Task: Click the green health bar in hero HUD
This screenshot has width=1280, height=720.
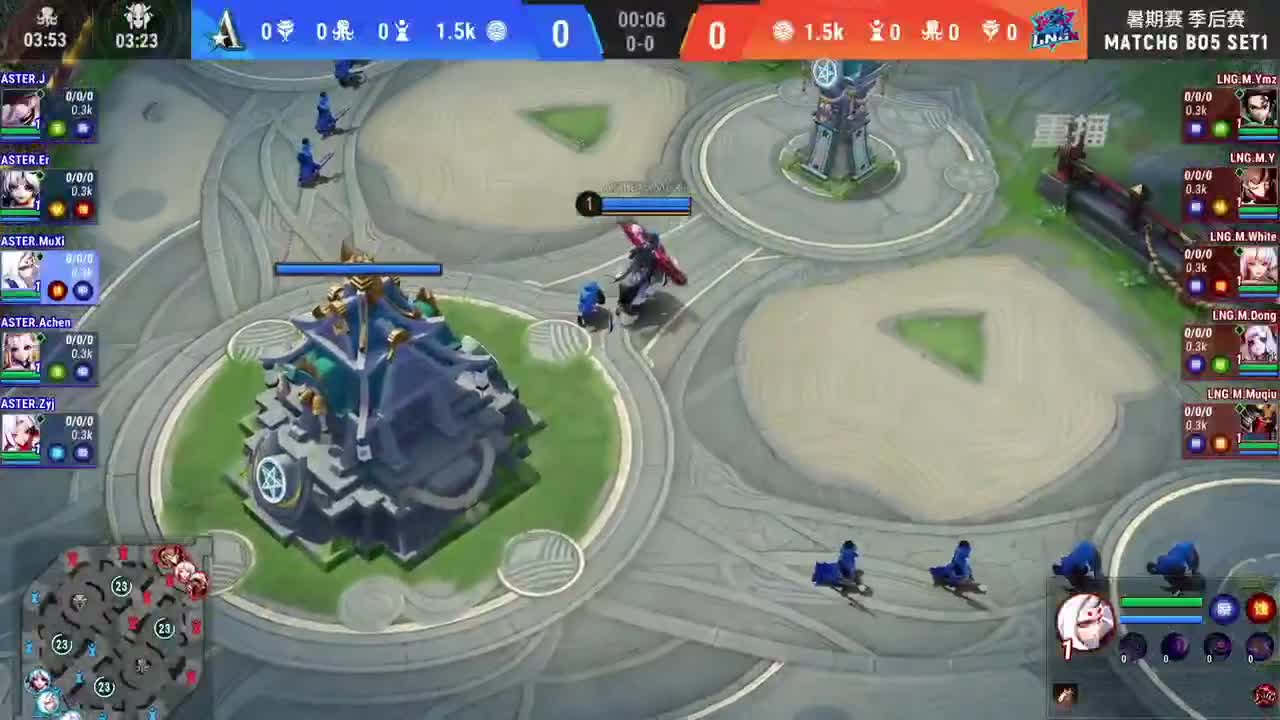Action: tap(1161, 601)
